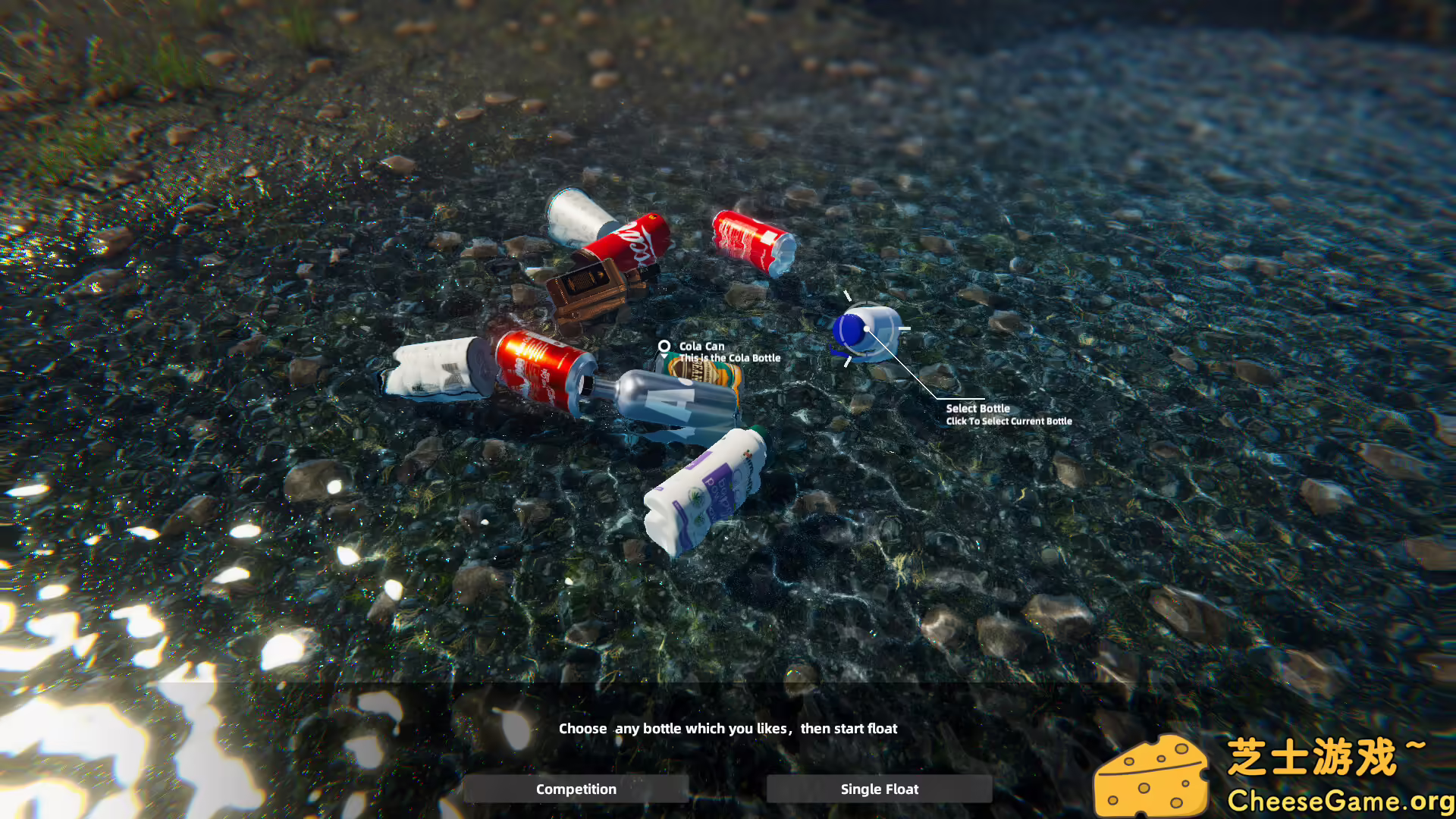Click the Single Float button
1456x819 pixels.
(x=878, y=789)
